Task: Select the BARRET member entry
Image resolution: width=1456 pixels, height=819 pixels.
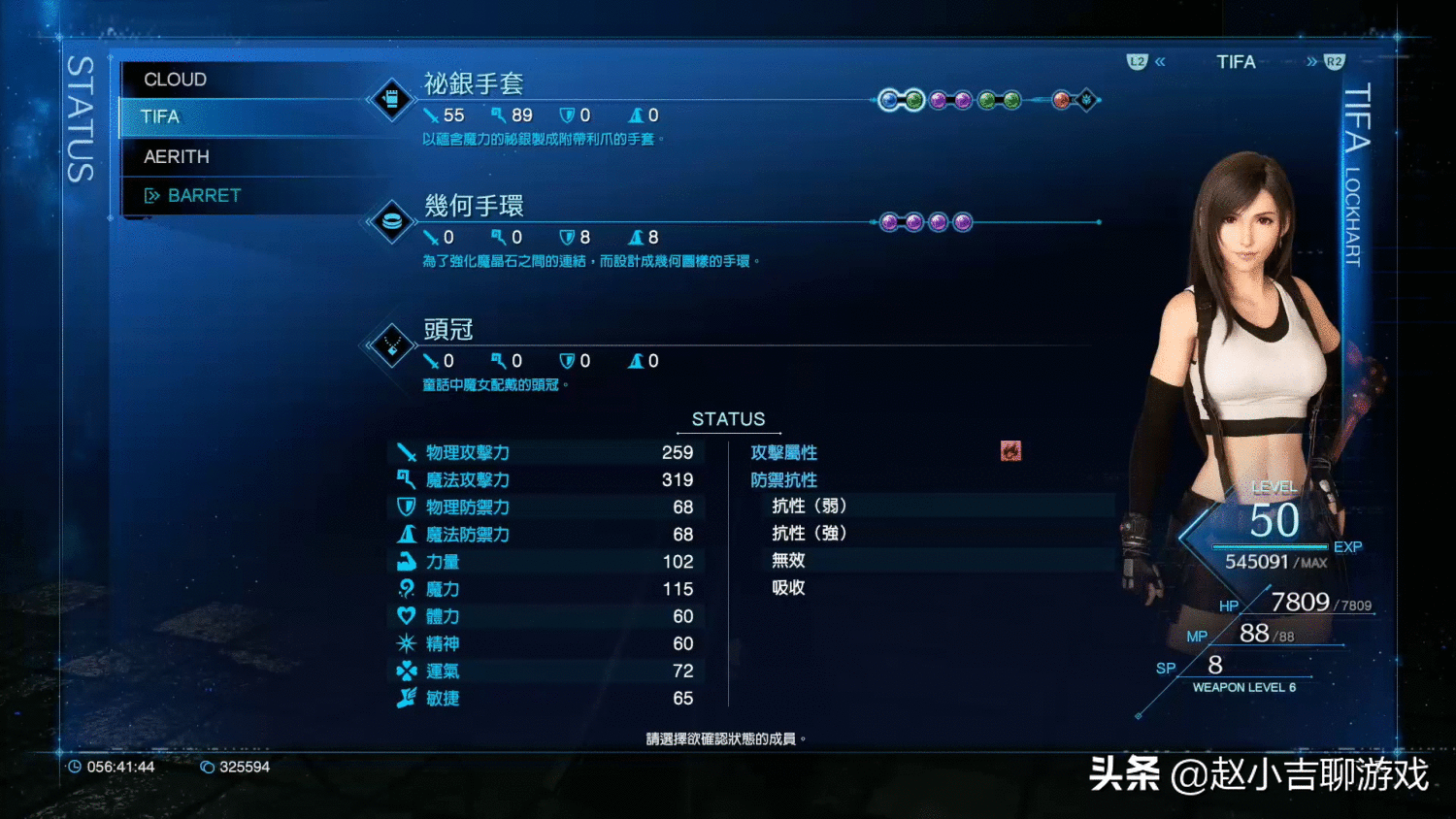Action: coord(206,195)
